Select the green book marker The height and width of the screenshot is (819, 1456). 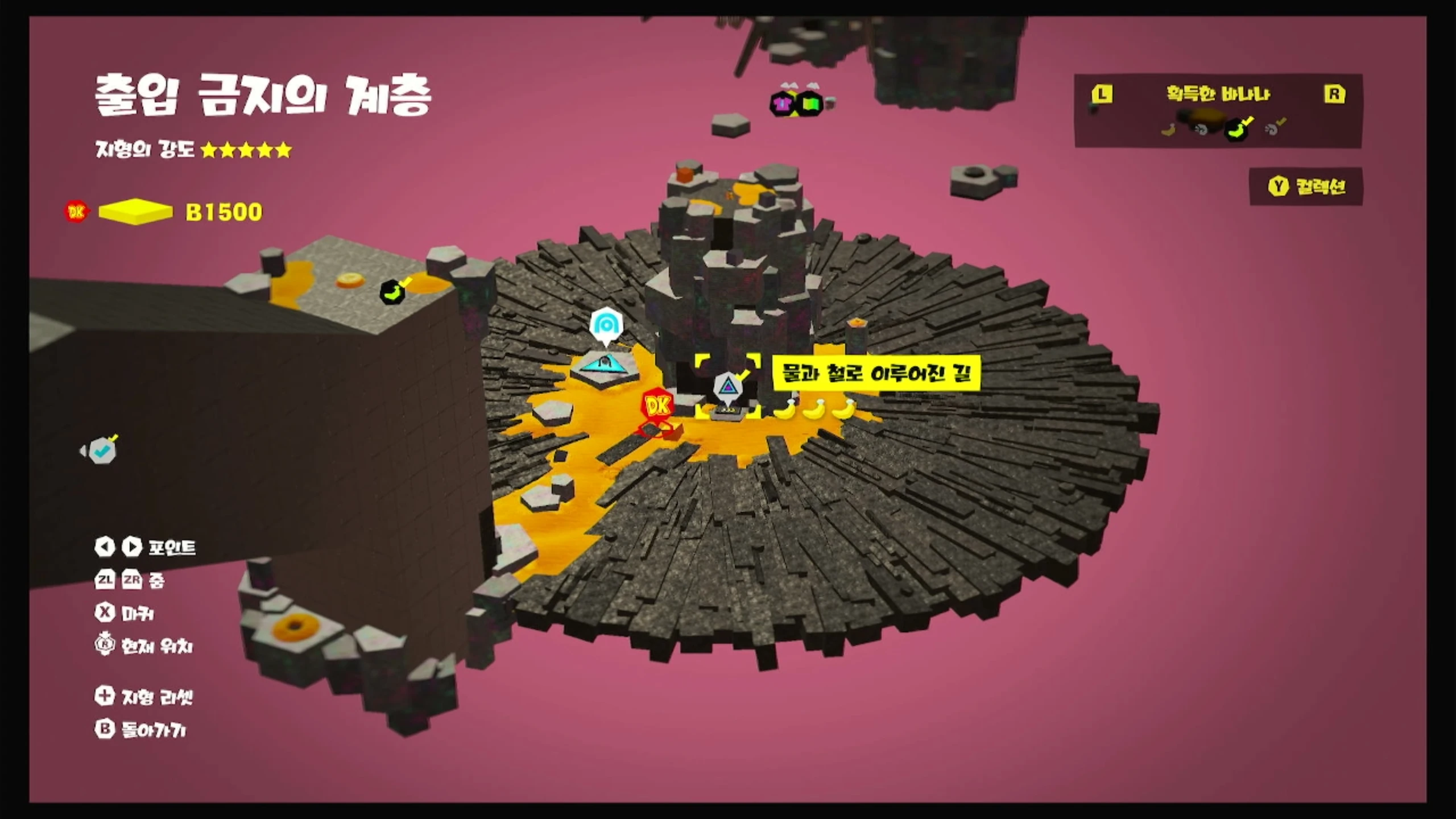pyautogui.click(x=809, y=104)
